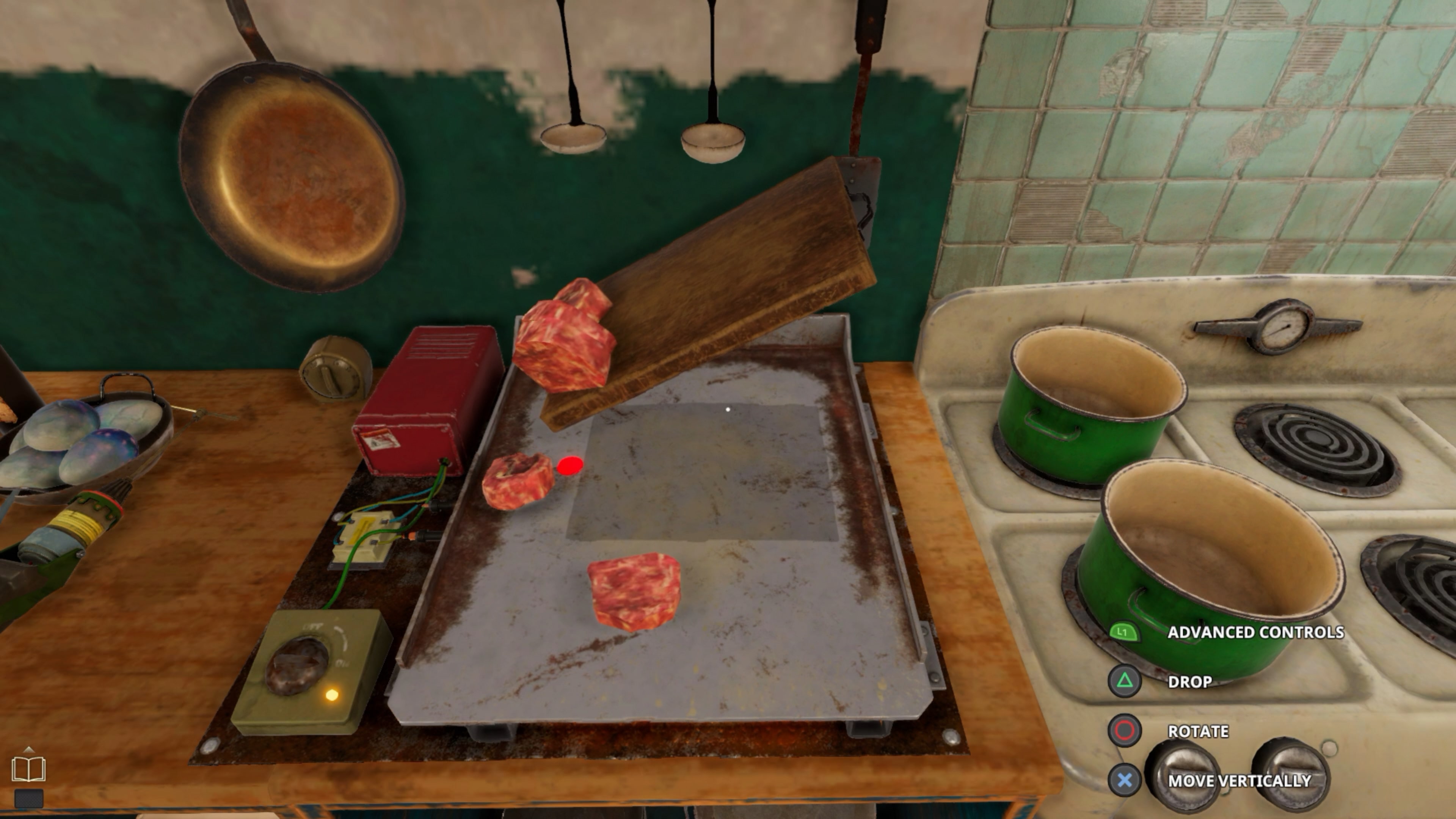Image resolution: width=1456 pixels, height=819 pixels.
Task: Open the ADVANCED CONTROLS panel
Action: [1257, 632]
